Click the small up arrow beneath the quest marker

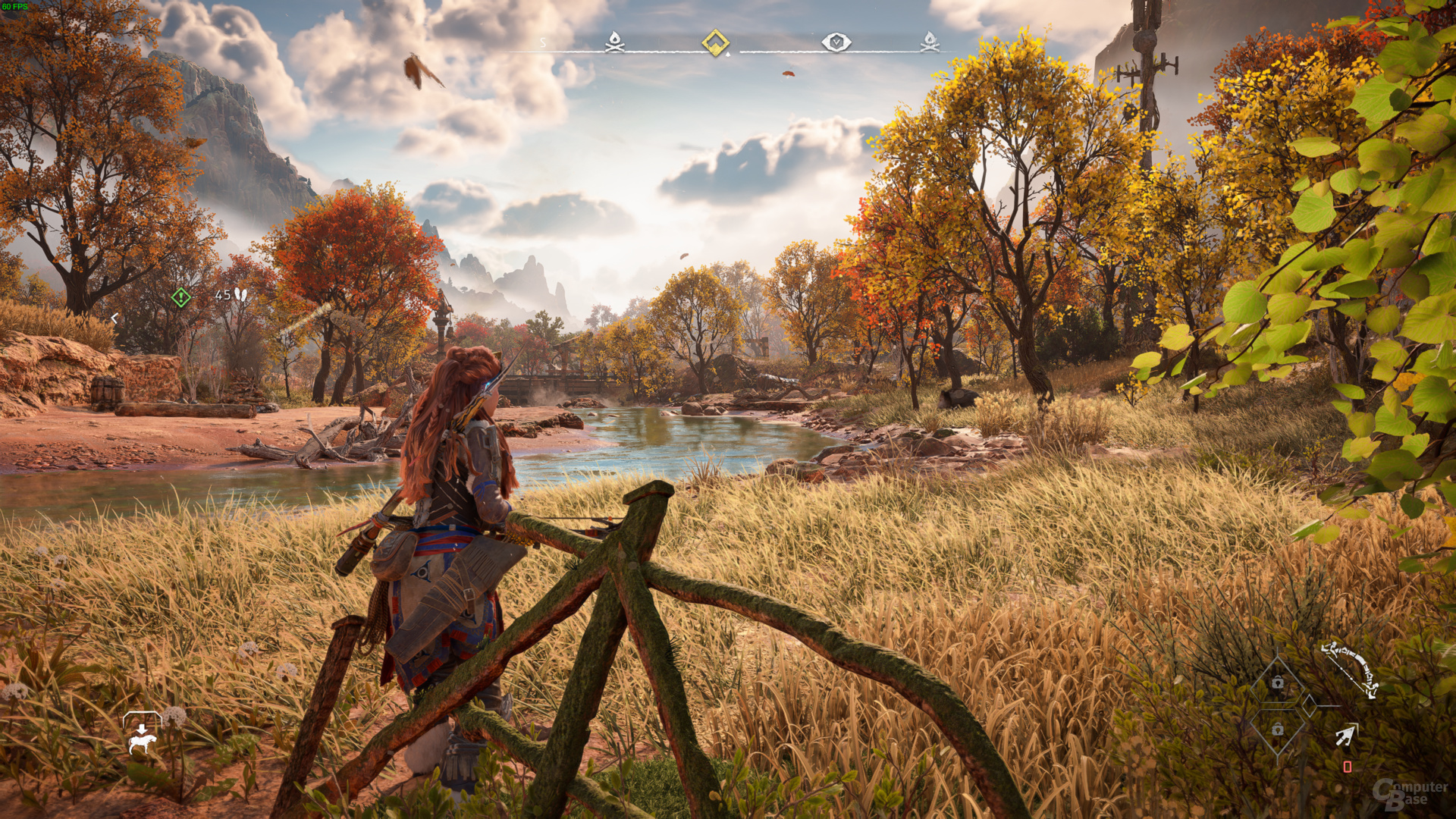pyautogui.click(x=726, y=54)
